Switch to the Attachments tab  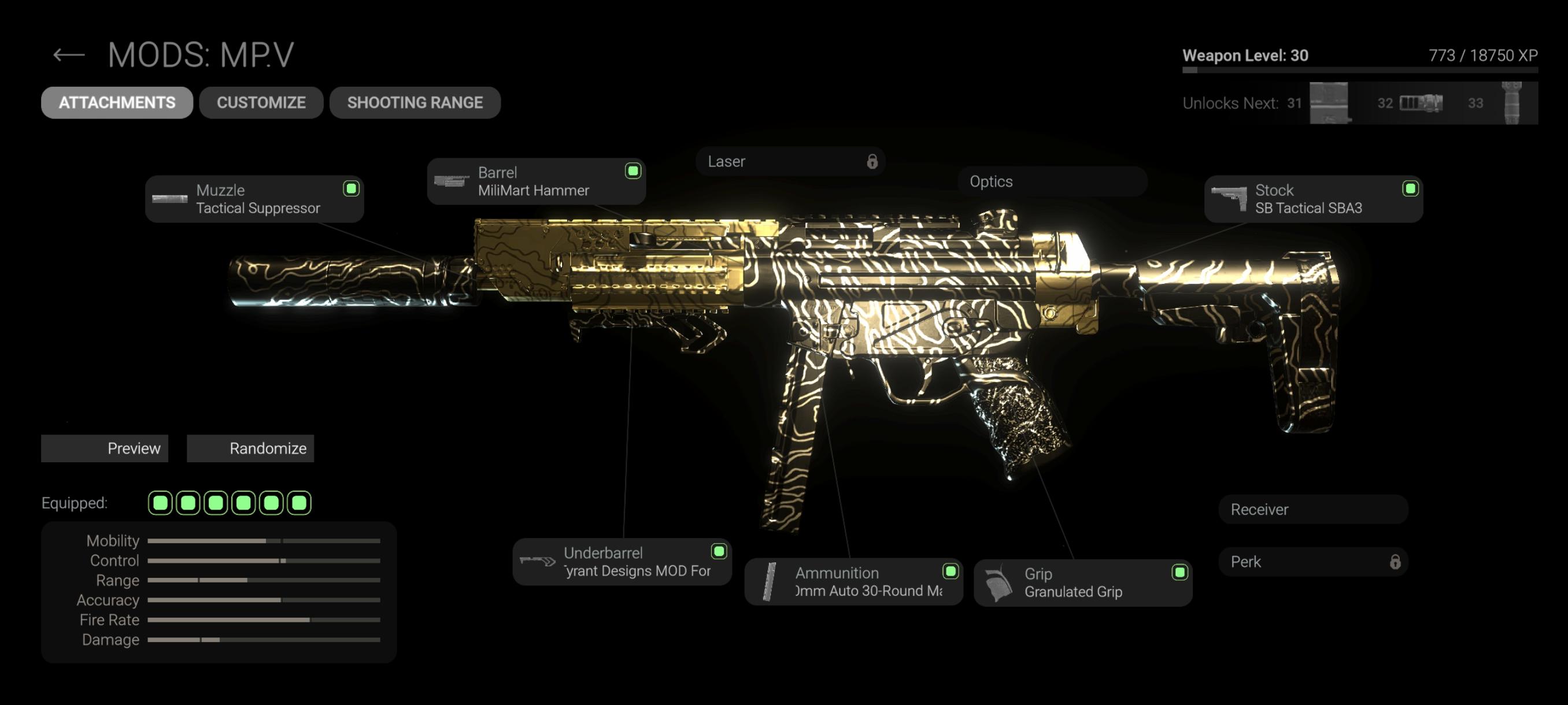[117, 102]
